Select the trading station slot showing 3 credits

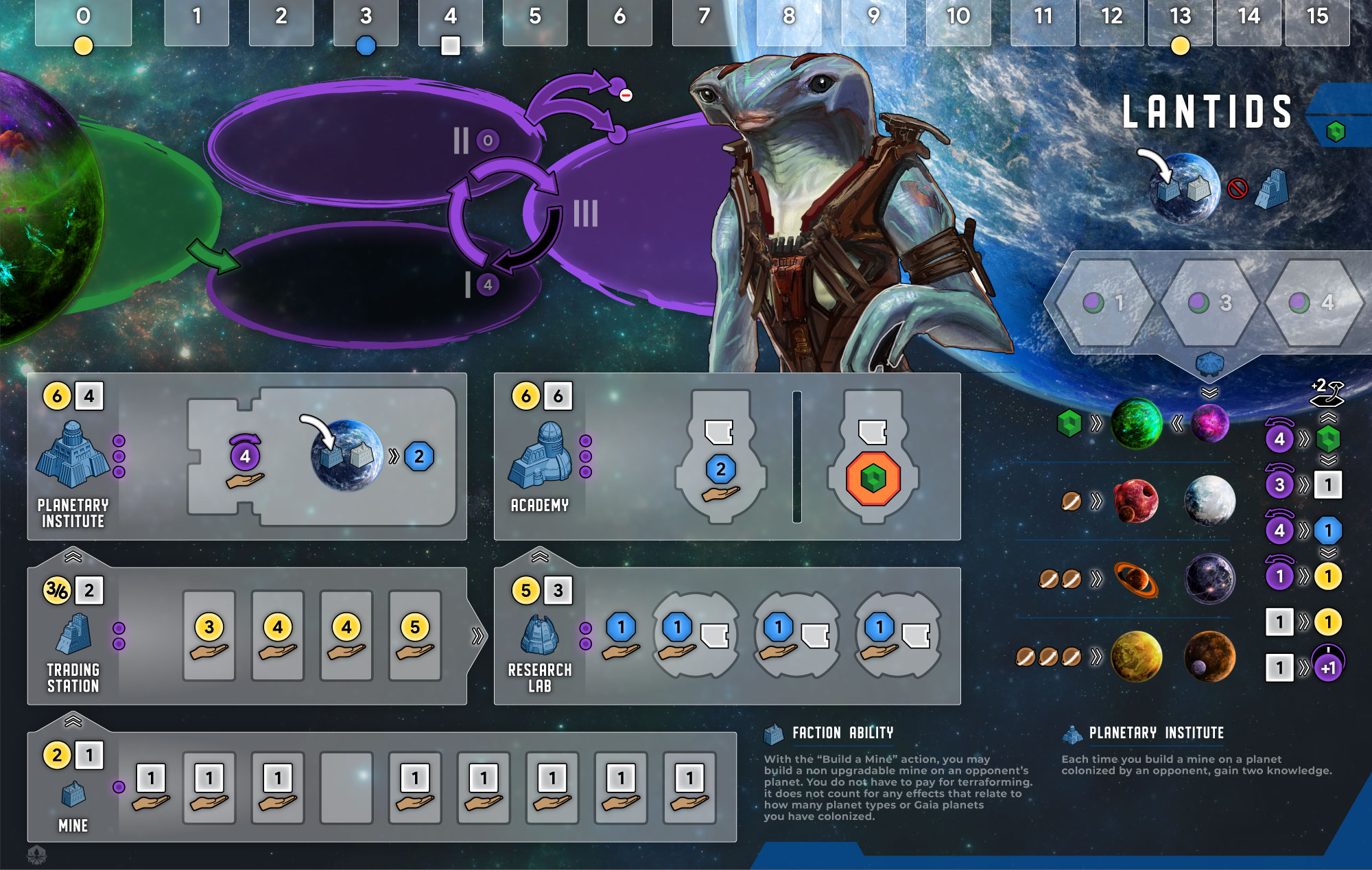click(209, 635)
